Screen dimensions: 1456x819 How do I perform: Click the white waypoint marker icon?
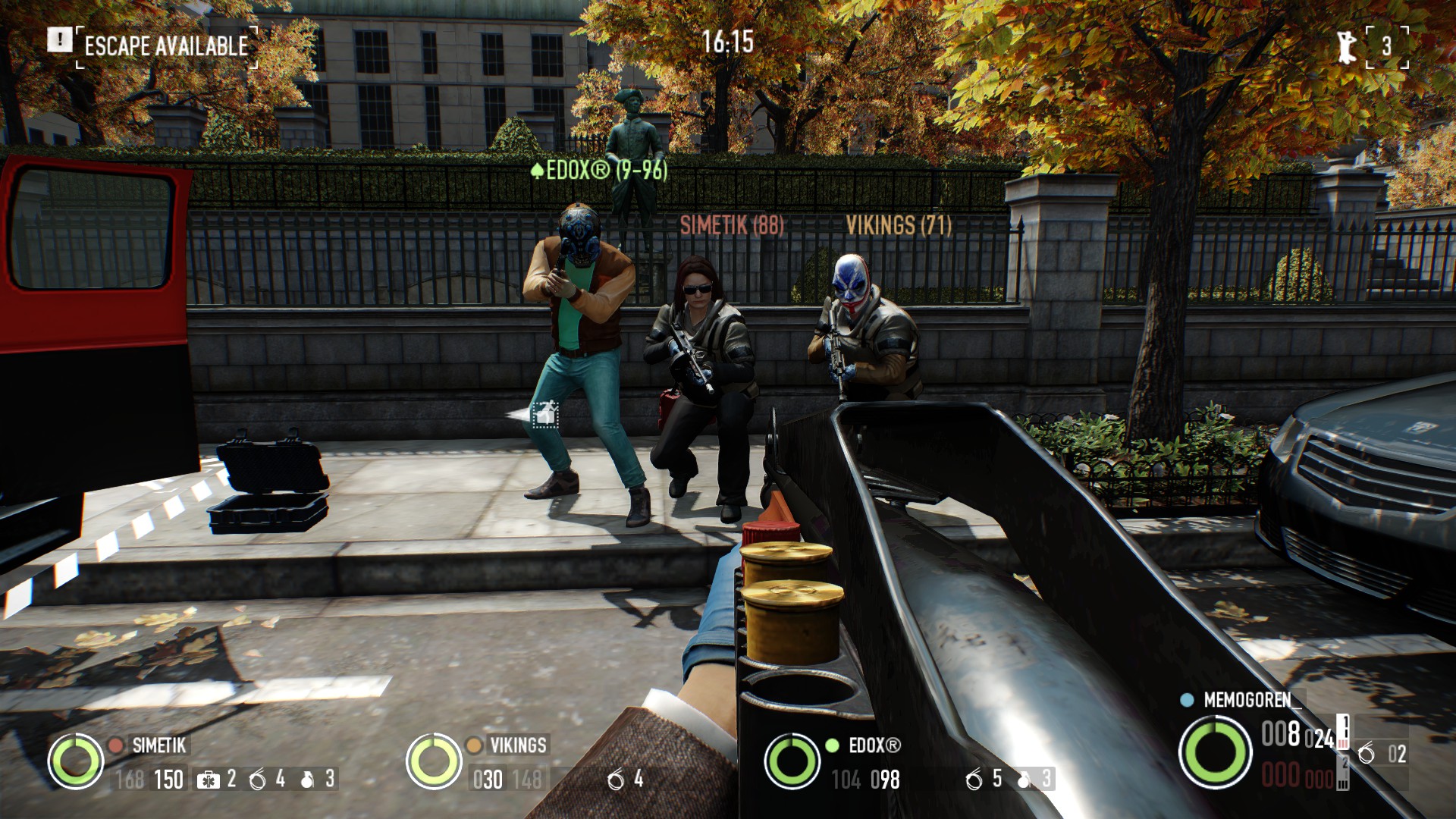coord(544,415)
